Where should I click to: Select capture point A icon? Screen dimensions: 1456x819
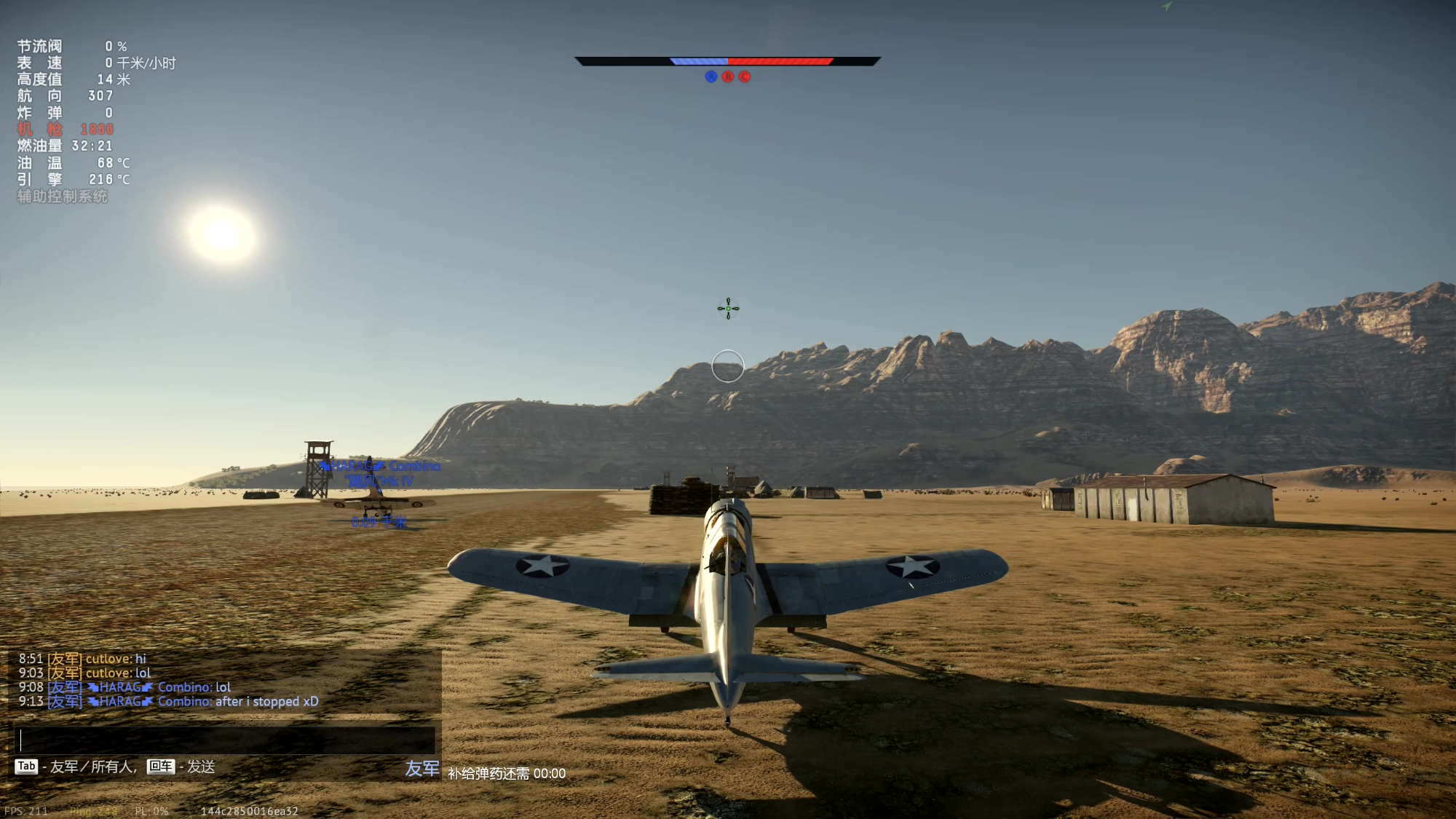711,77
